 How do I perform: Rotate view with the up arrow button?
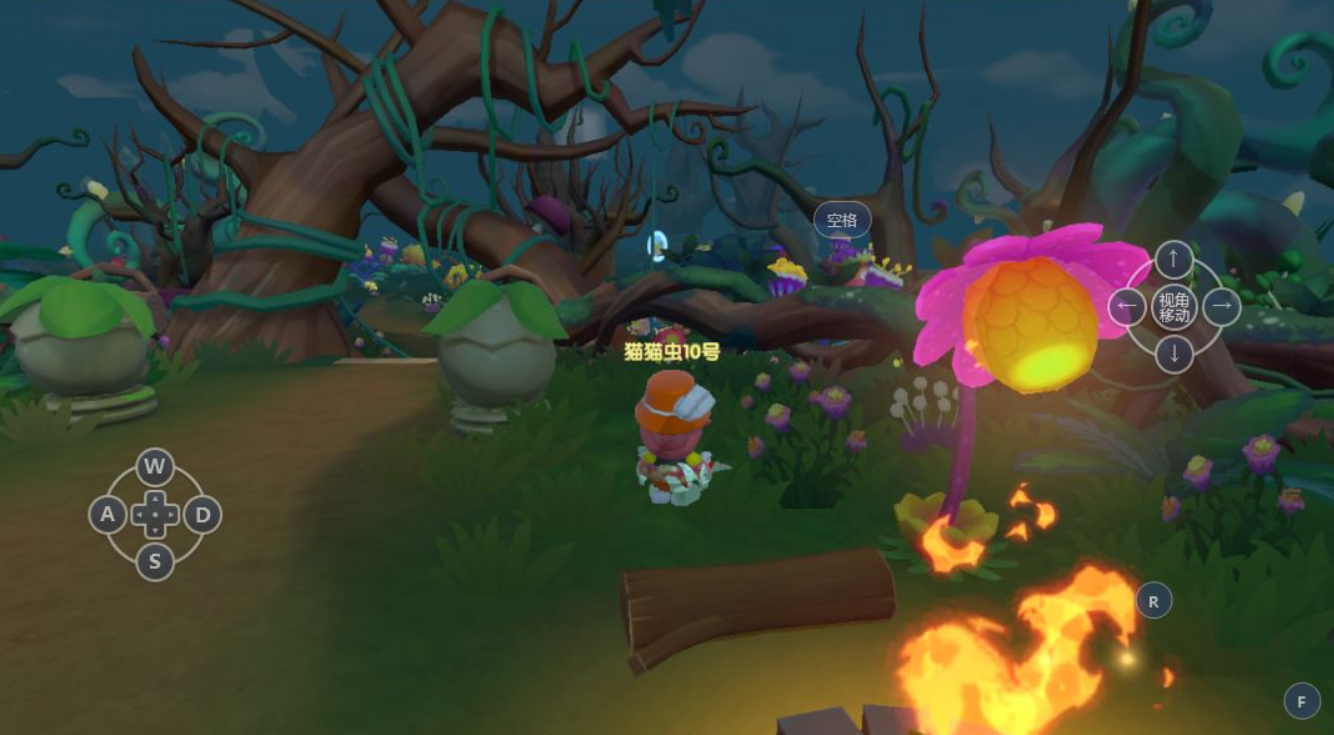[1174, 260]
